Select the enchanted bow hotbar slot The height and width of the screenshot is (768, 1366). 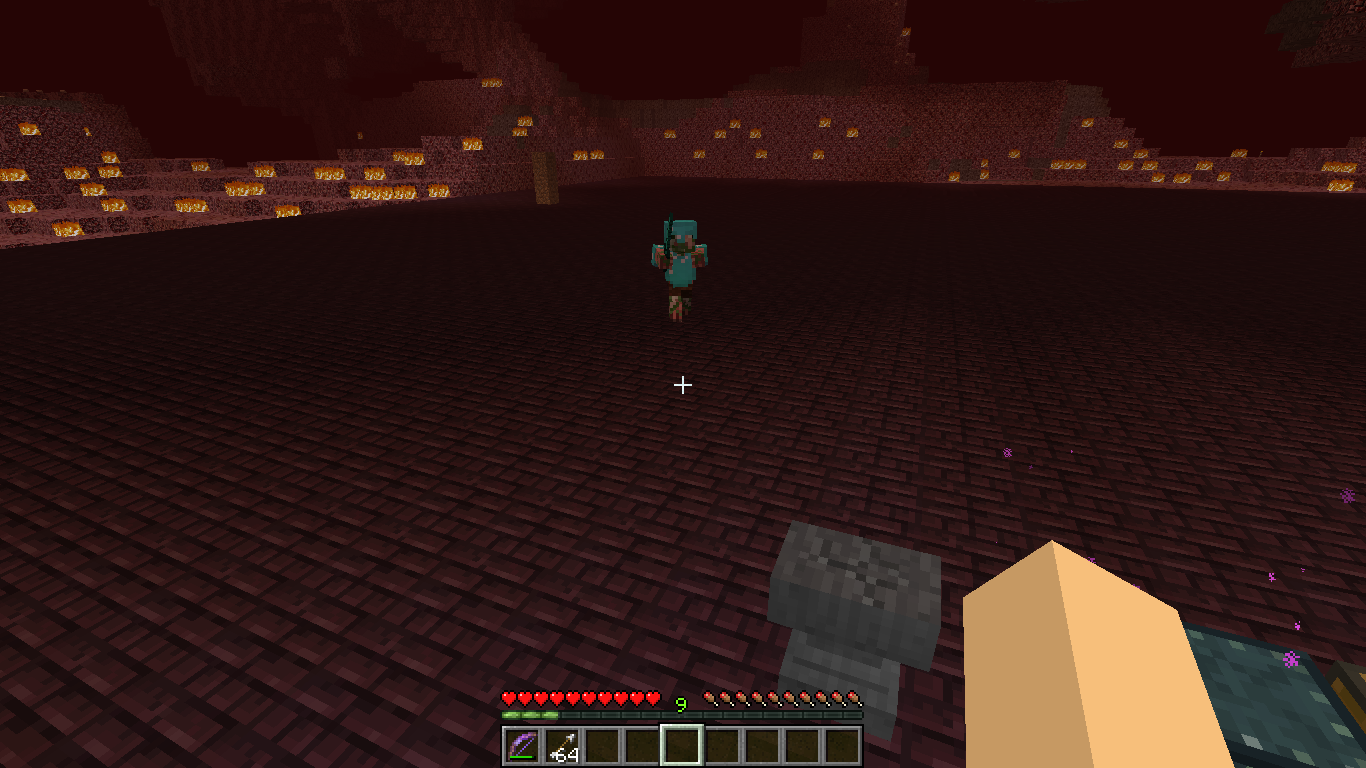(522, 746)
